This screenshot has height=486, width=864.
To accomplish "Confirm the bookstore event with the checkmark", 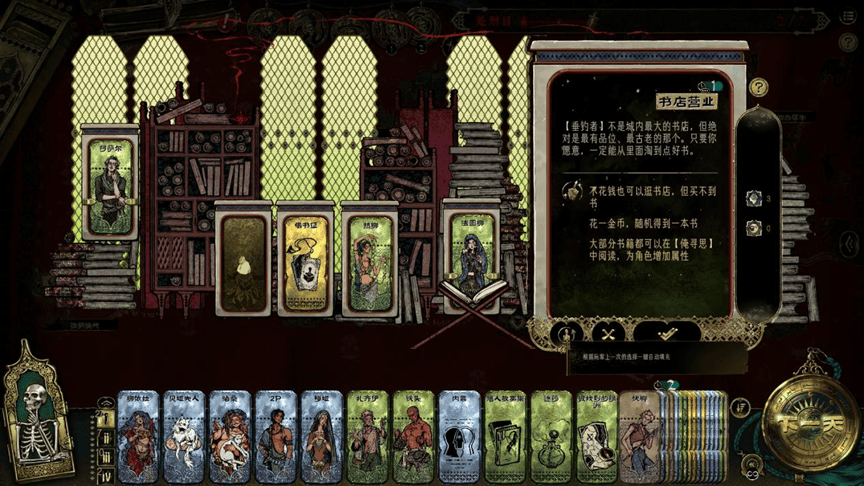I will (x=667, y=333).
